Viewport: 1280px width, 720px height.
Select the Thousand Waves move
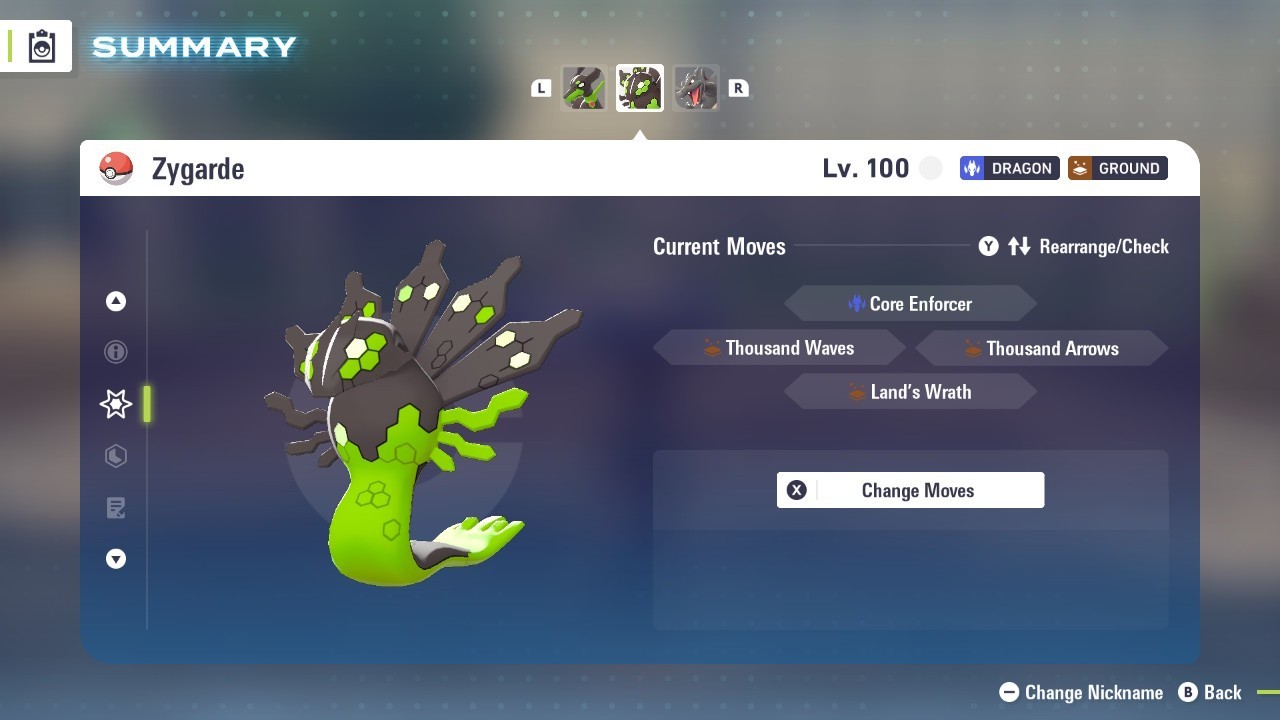pos(779,348)
